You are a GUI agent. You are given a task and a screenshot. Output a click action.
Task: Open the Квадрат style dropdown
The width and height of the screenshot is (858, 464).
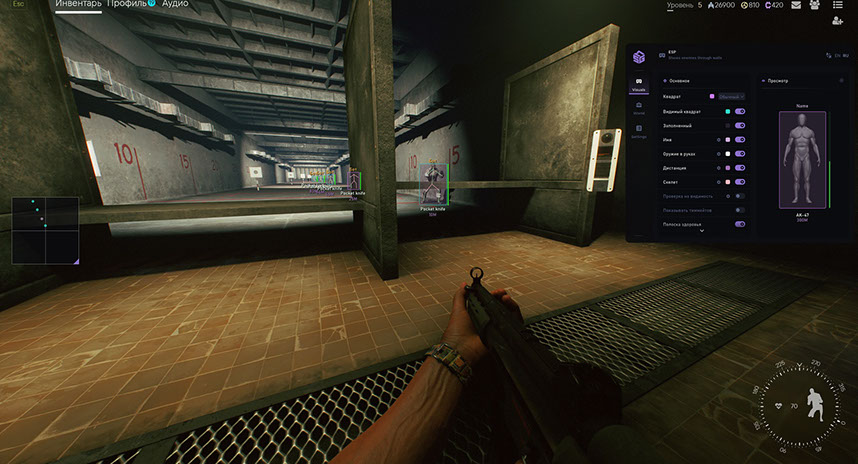(731, 96)
